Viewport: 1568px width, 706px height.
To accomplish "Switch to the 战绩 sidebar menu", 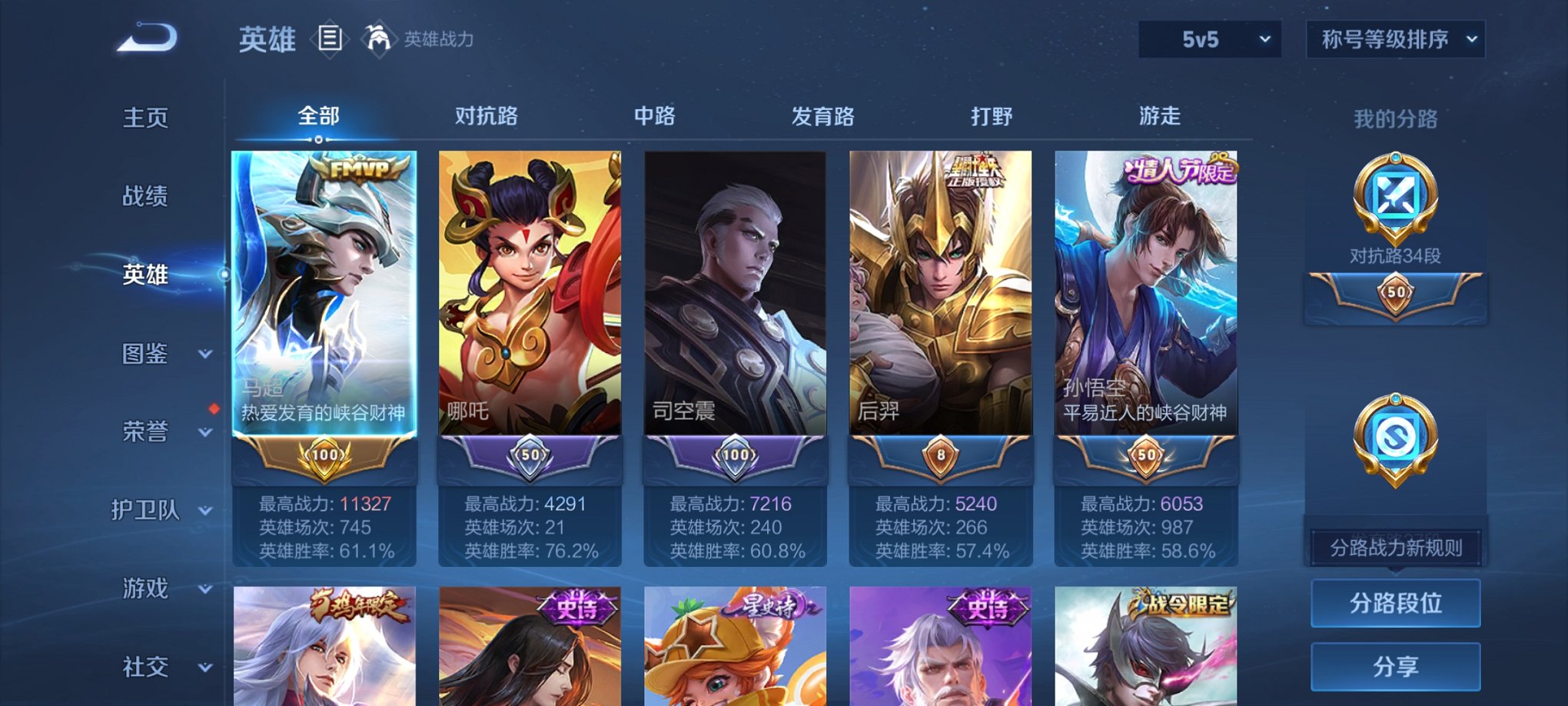I will pos(146,196).
